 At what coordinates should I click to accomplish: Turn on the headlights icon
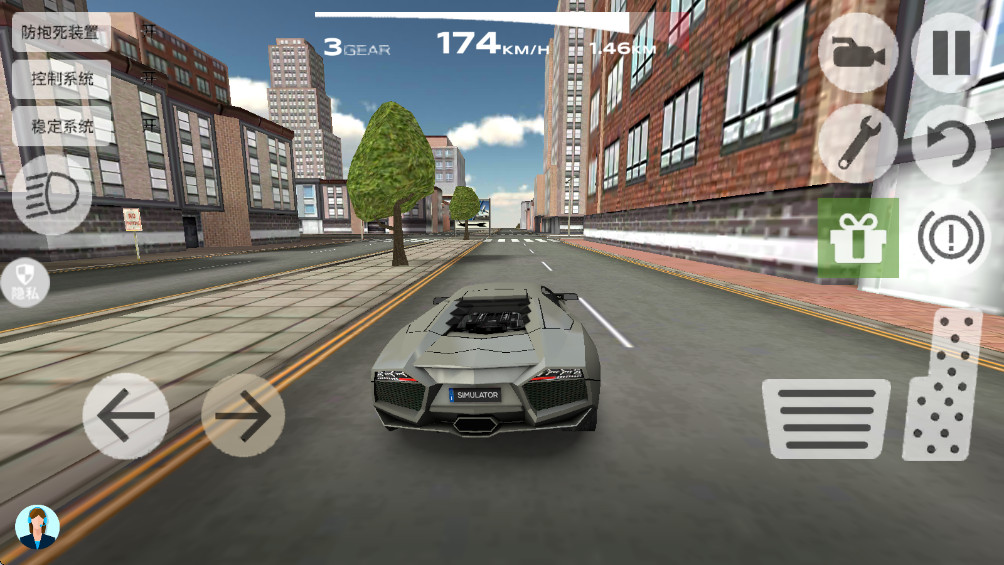(52, 195)
